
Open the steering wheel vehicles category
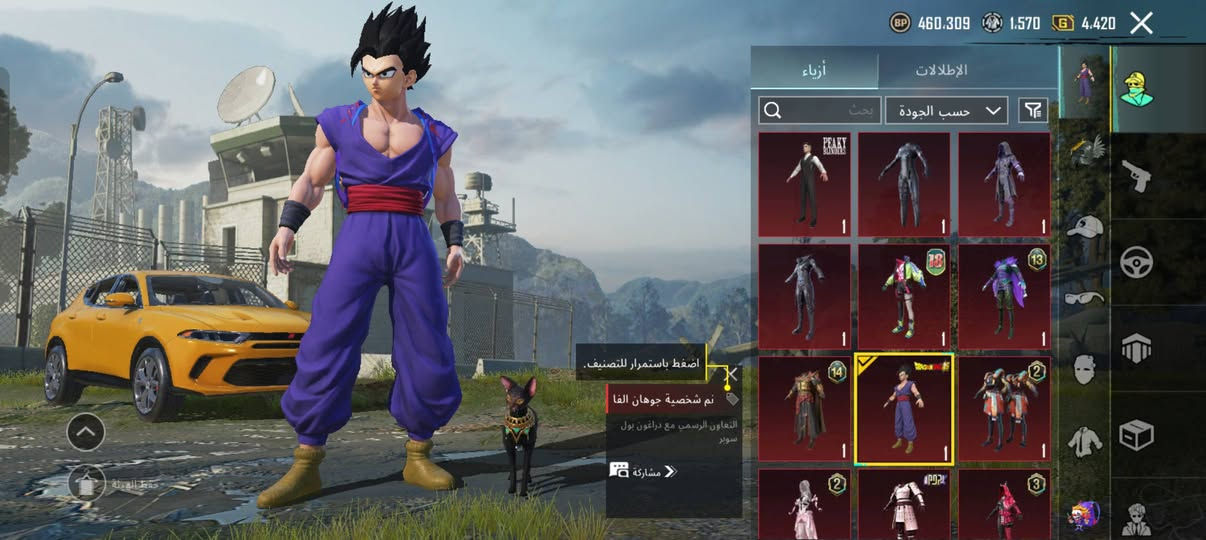(1136, 262)
